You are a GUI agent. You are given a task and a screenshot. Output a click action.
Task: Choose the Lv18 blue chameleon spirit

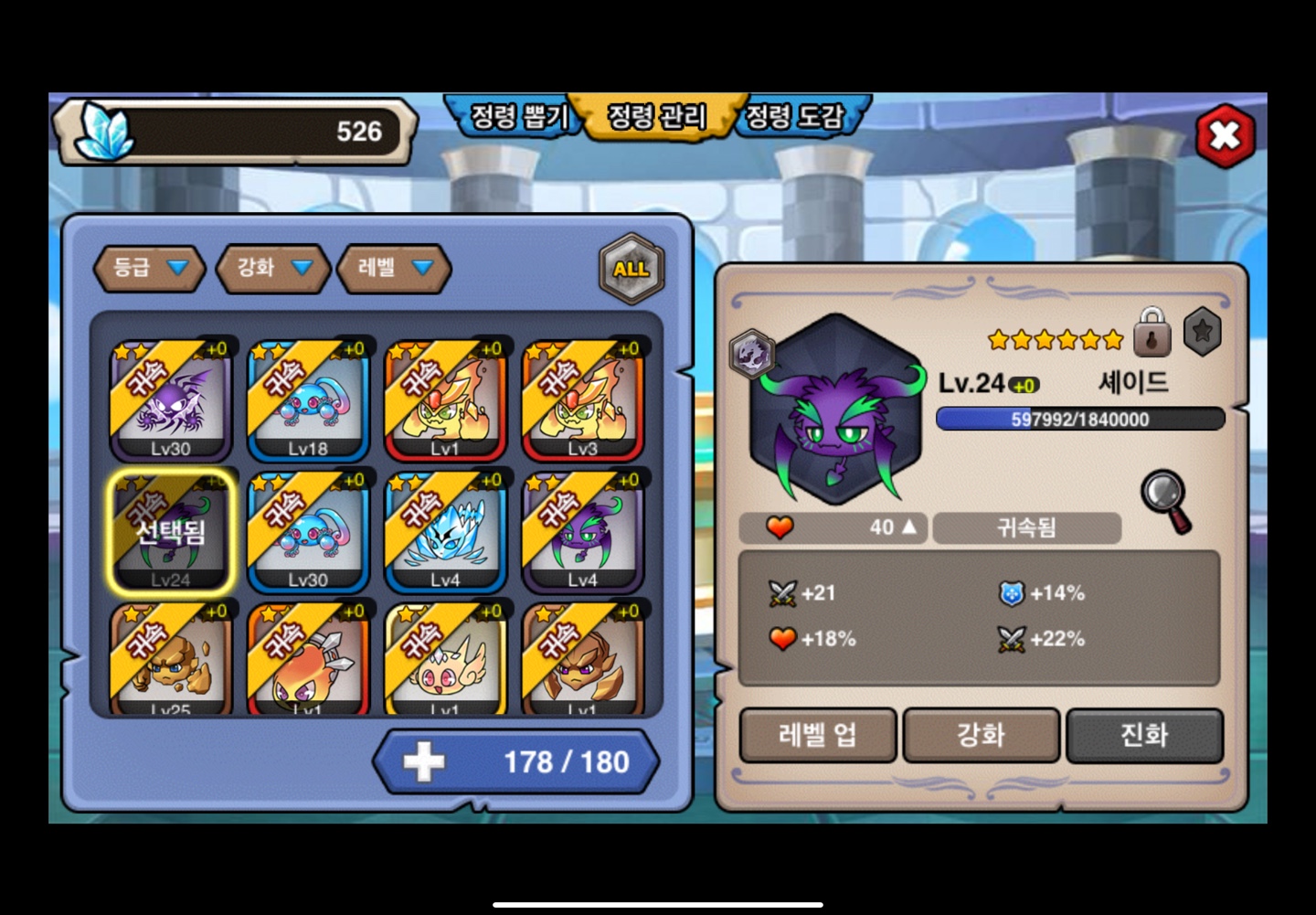(308, 400)
